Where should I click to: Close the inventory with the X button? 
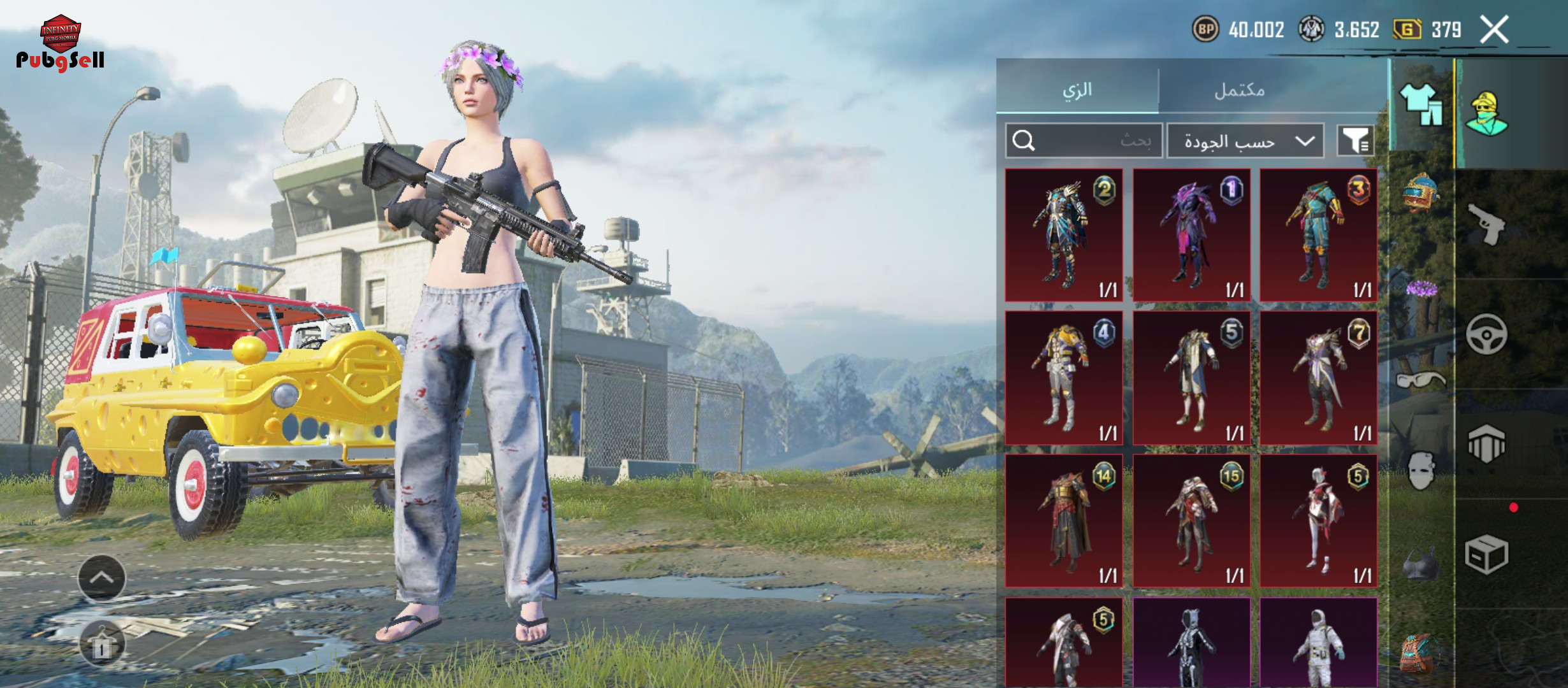click(x=1494, y=30)
